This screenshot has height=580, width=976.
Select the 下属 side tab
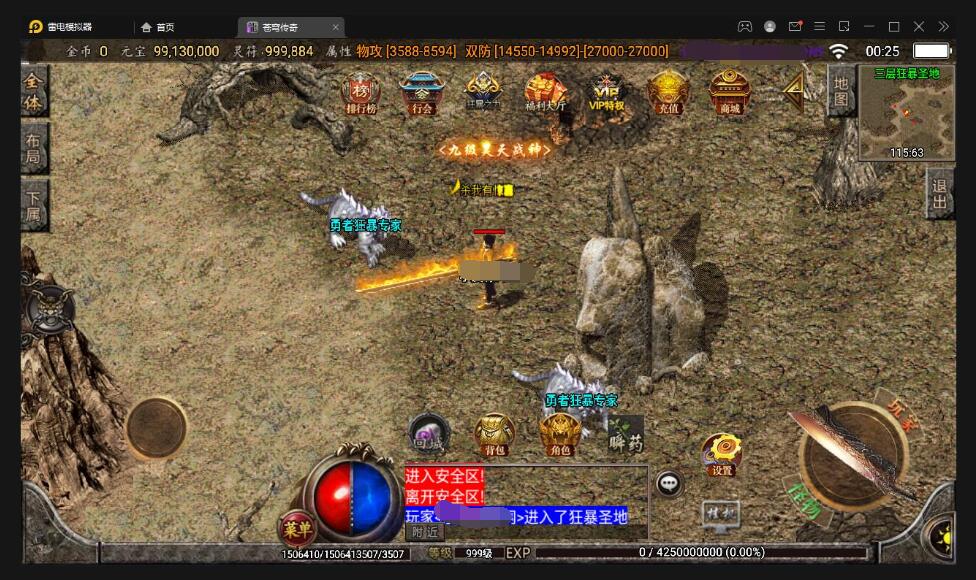coord(34,205)
